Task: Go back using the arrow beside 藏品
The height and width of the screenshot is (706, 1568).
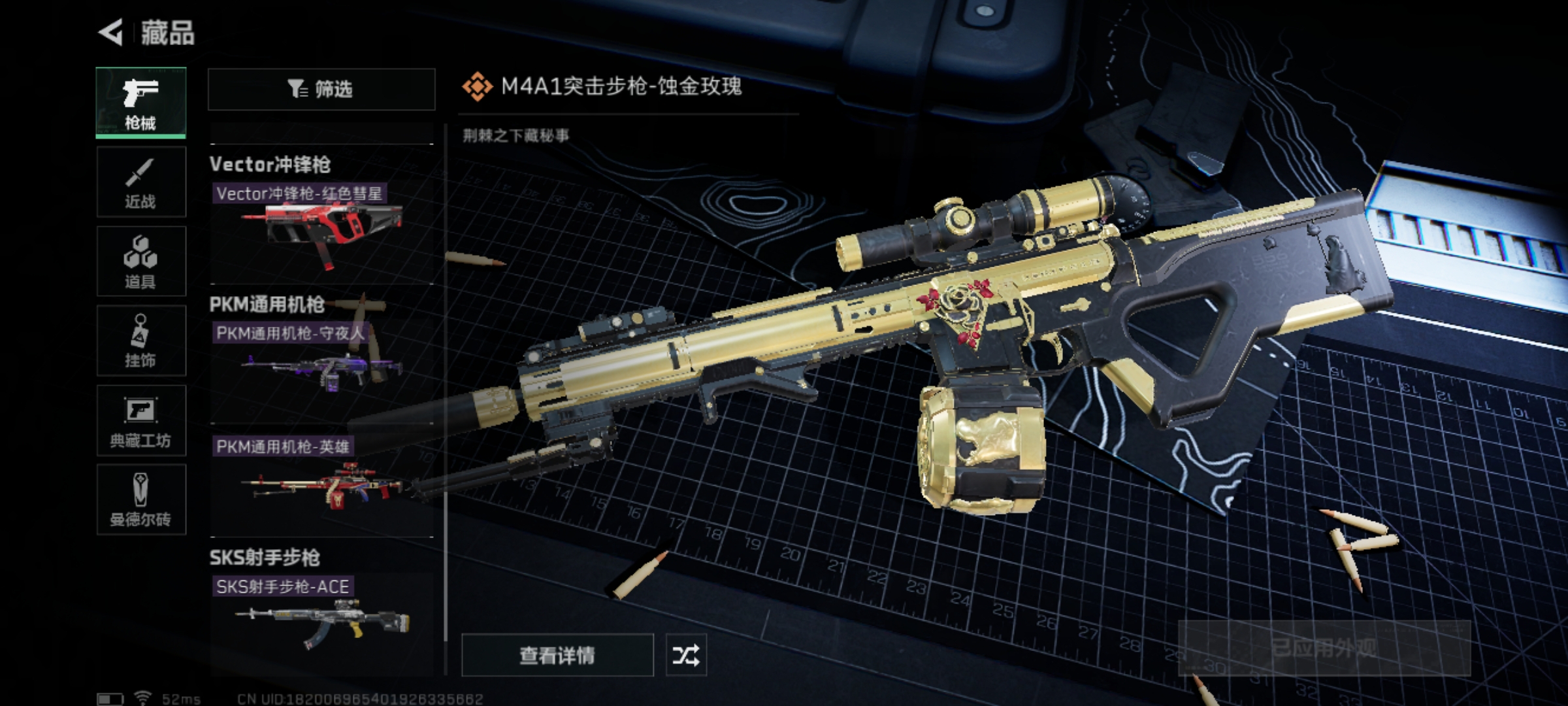Action: tap(111, 33)
